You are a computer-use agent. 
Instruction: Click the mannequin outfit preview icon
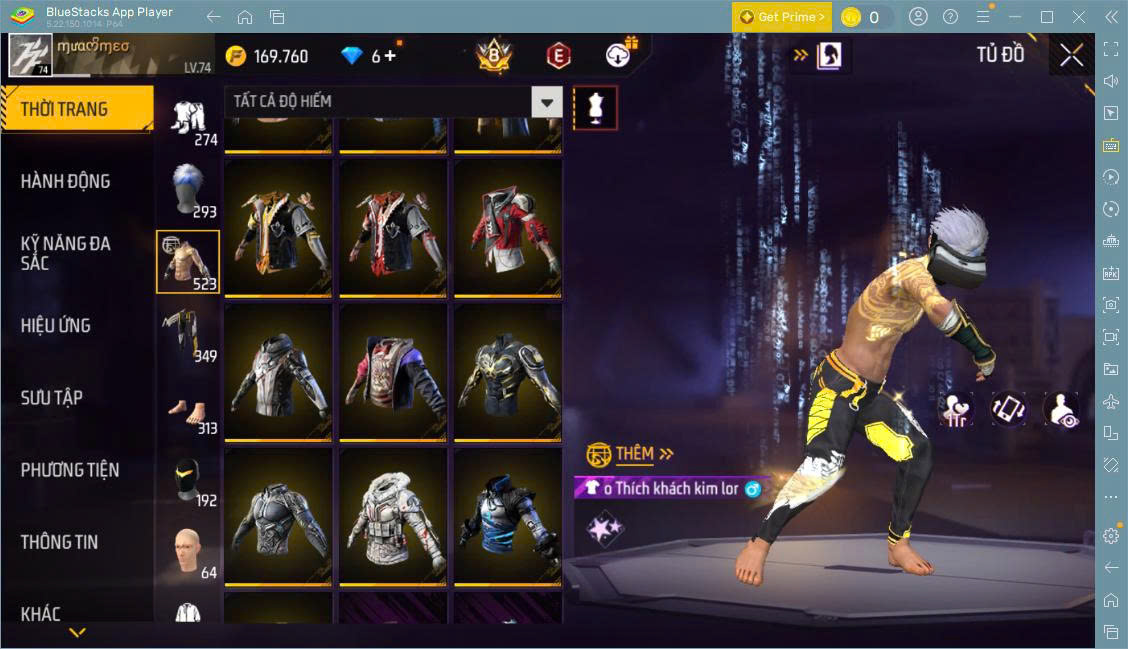pos(595,107)
